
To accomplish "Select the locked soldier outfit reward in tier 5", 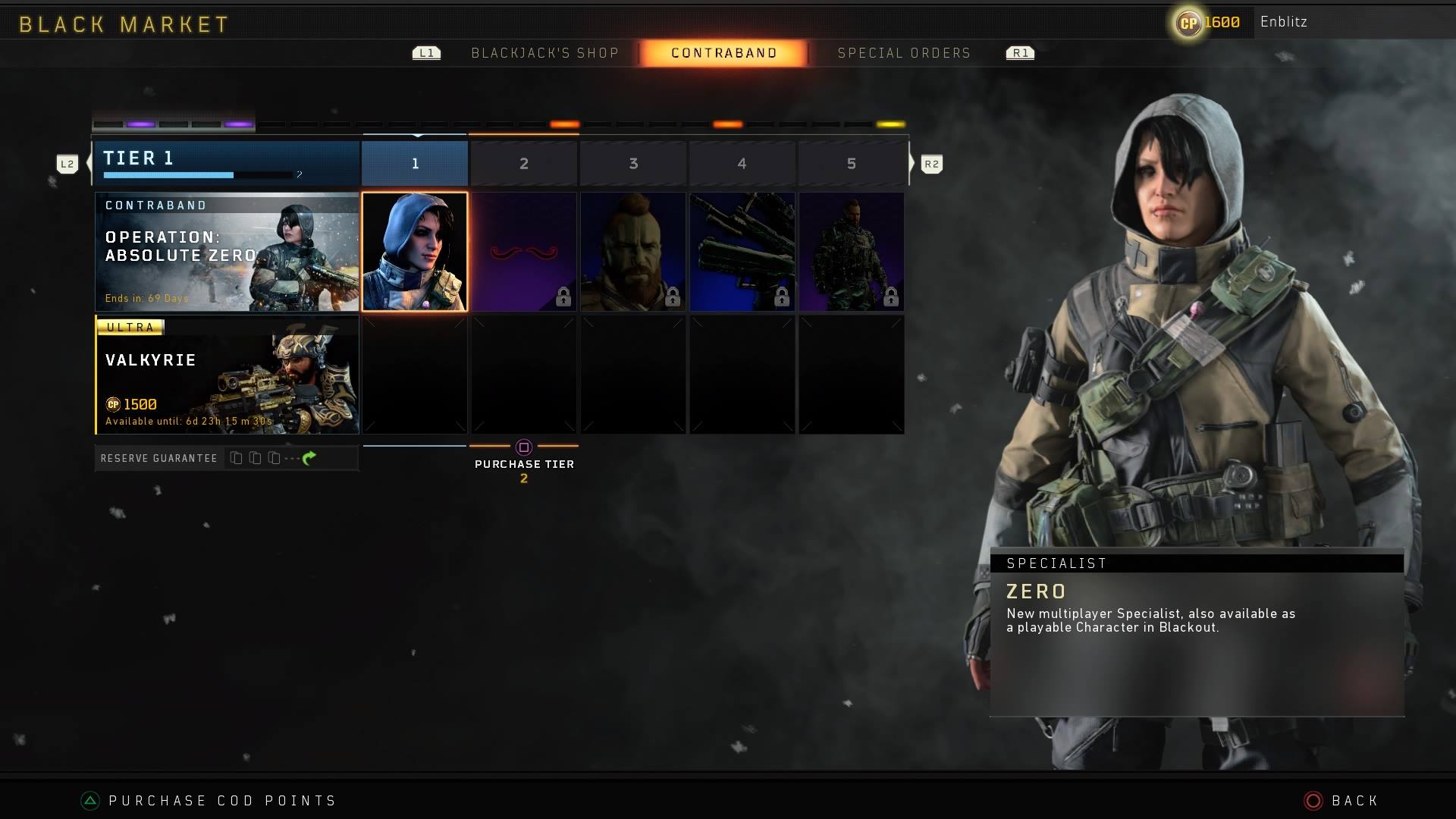I will pos(852,251).
